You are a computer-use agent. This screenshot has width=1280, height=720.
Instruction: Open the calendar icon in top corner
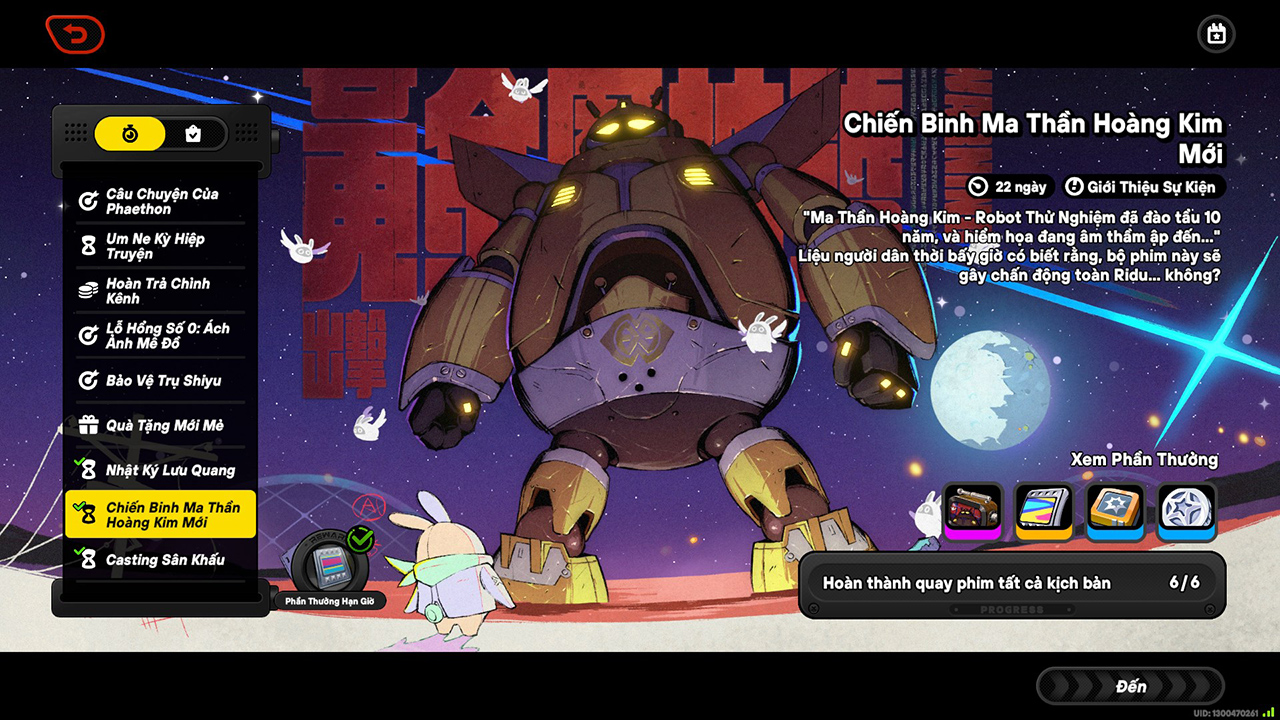click(1216, 35)
